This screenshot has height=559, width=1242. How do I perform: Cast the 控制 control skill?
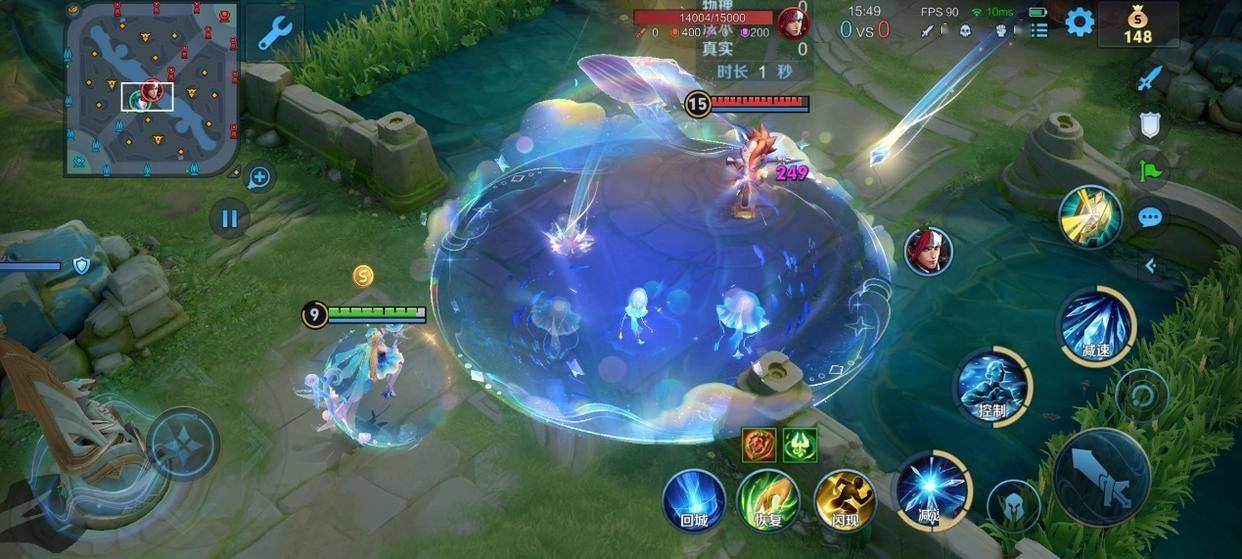(x=992, y=385)
